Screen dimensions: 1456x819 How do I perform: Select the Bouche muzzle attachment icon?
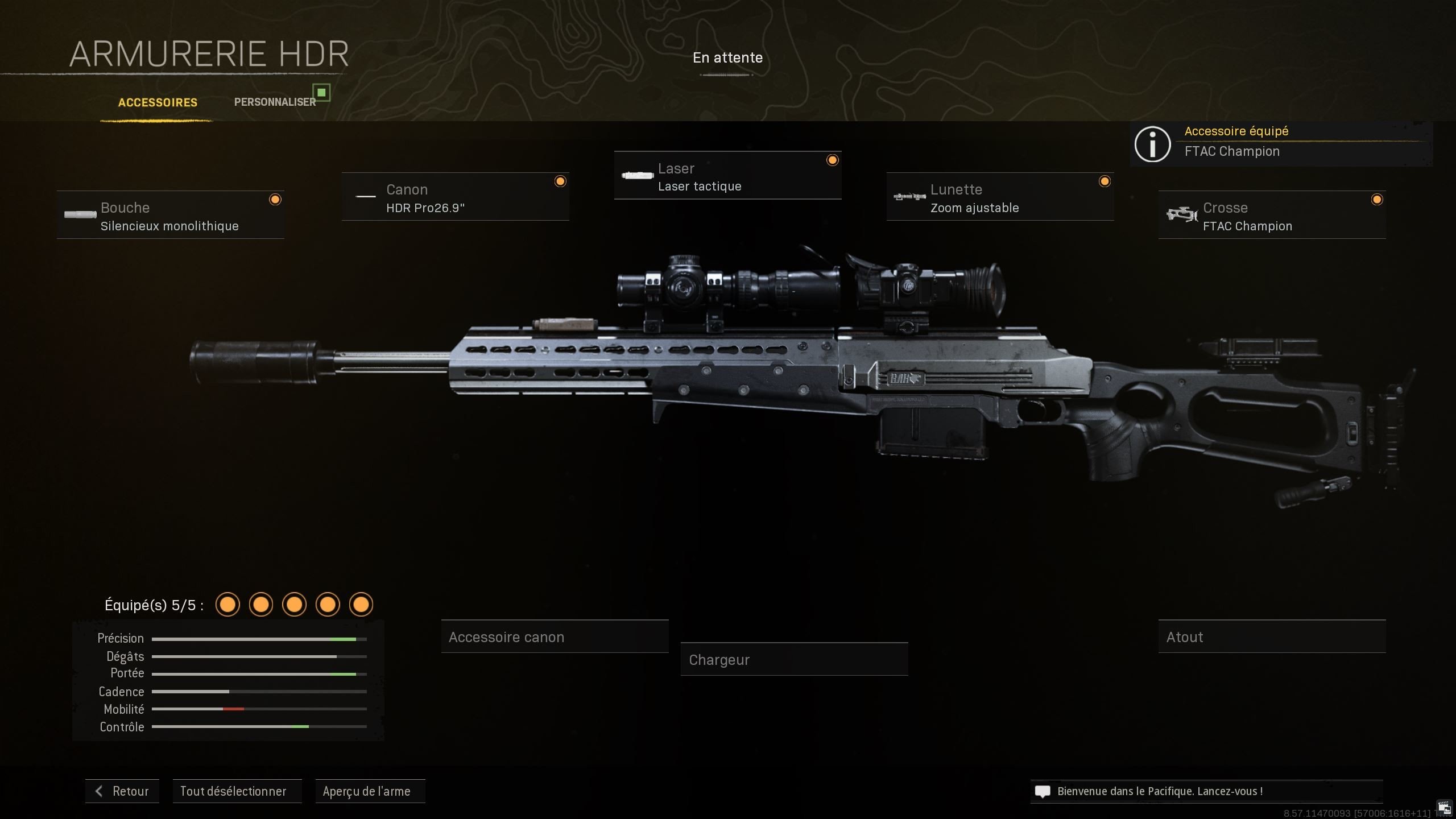pyautogui.click(x=80, y=215)
